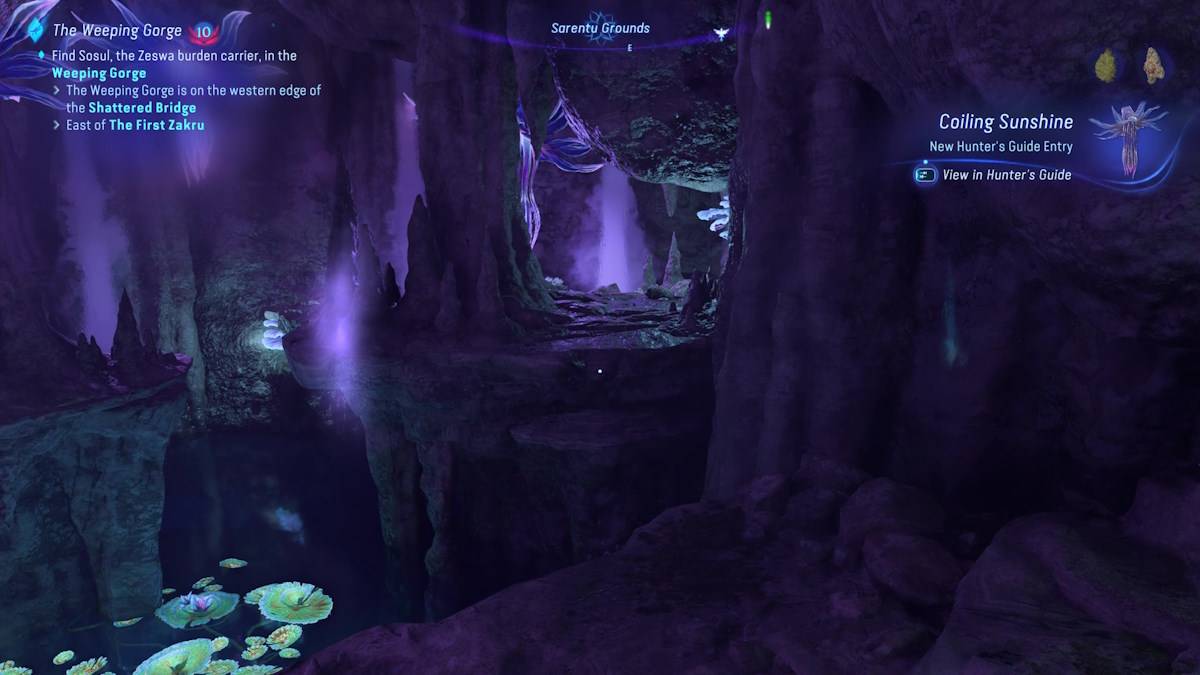Select the yellow fruit item icon
Image resolution: width=1200 pixels, height=675 pixels.
[1106, 65]
